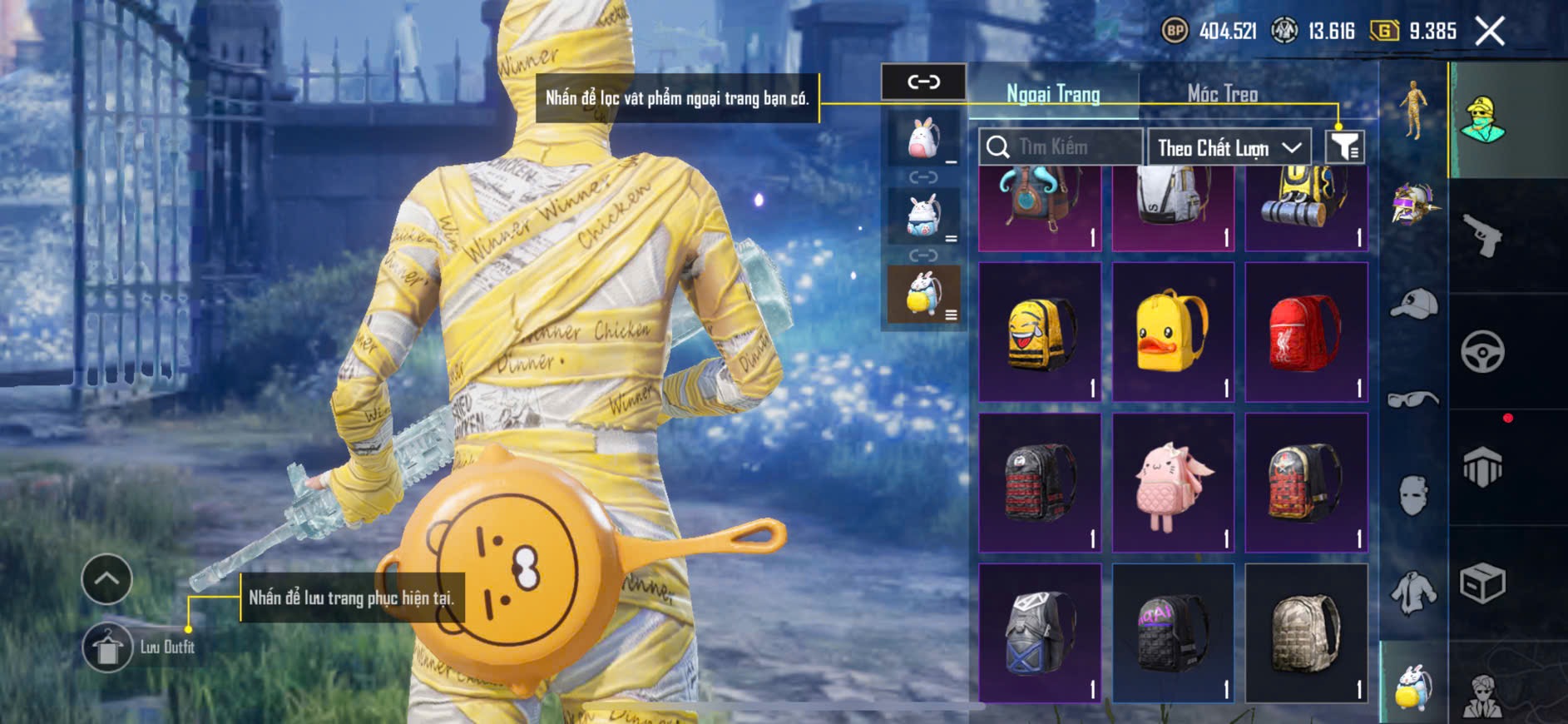Choose the sunglasses eyewear category

tap(1413, 400)
